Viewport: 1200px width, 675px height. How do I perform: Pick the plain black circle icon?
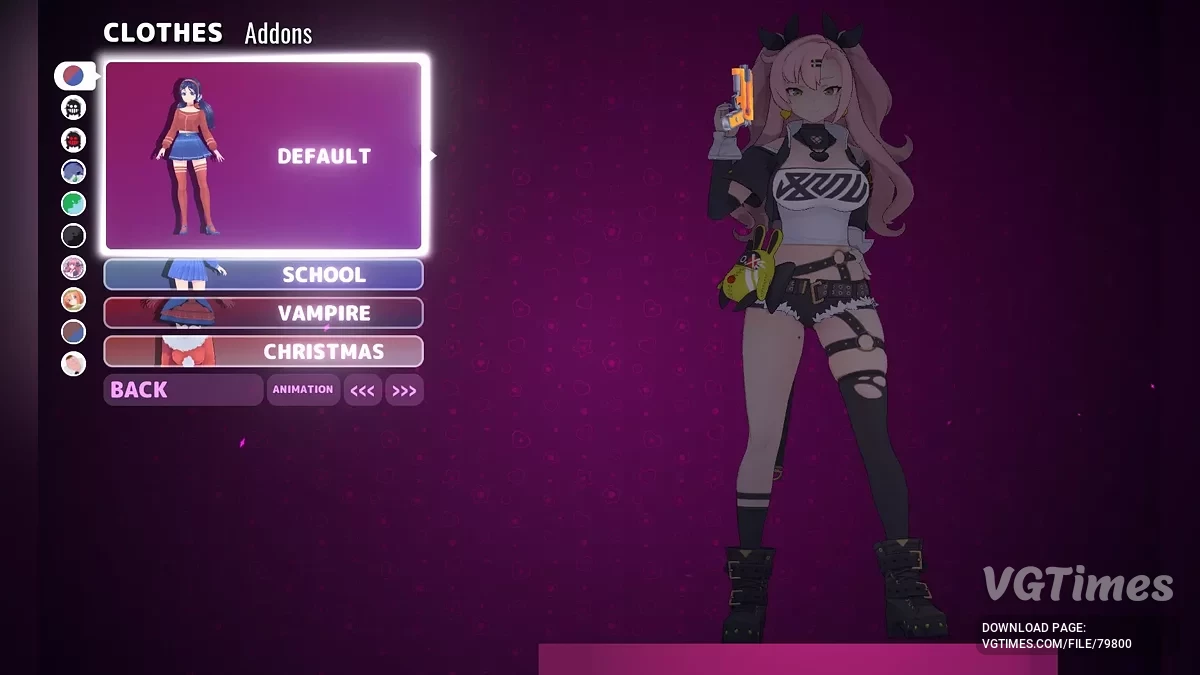coord(74,236)
